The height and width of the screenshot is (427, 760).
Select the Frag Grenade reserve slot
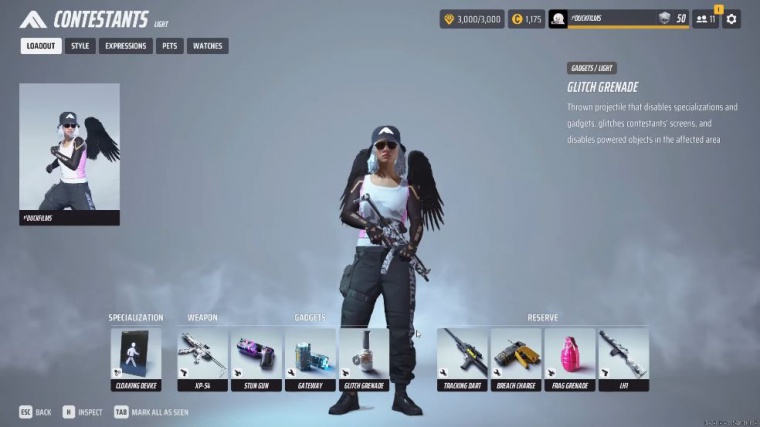tap(570, 359)
